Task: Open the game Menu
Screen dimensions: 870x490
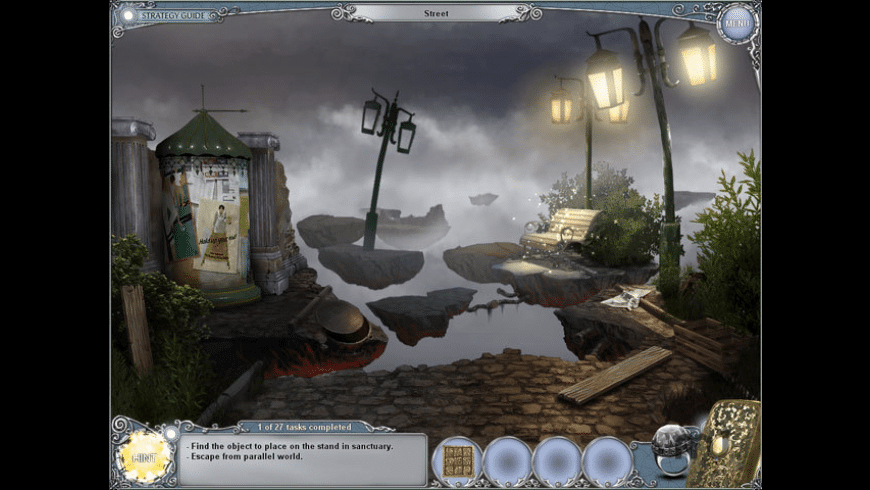Action: (737, 22)
